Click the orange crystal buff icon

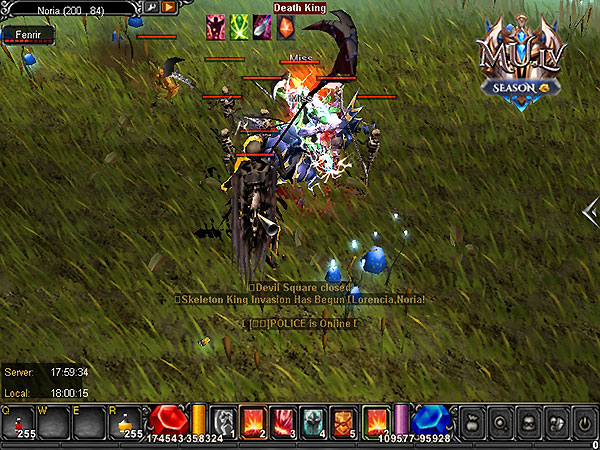coord(285,27)
